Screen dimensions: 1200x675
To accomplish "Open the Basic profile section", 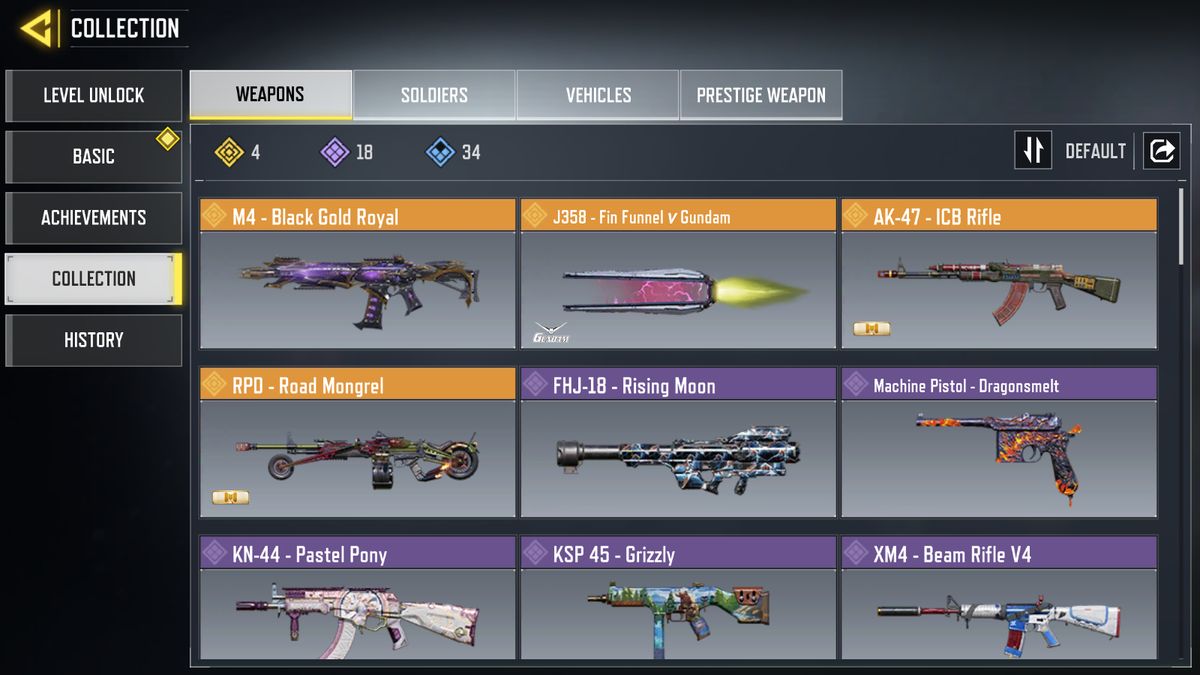I will coord(93,157).
